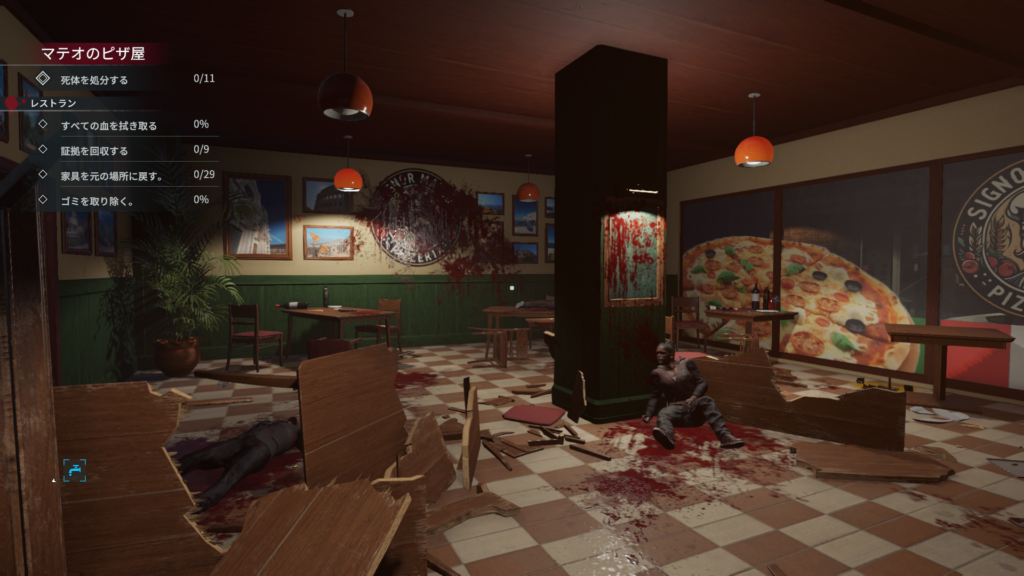This screenshot has width=1024, height=576.
Task: Choose the すべての血を拭き取る objective
Action: [x=109, y=126]
